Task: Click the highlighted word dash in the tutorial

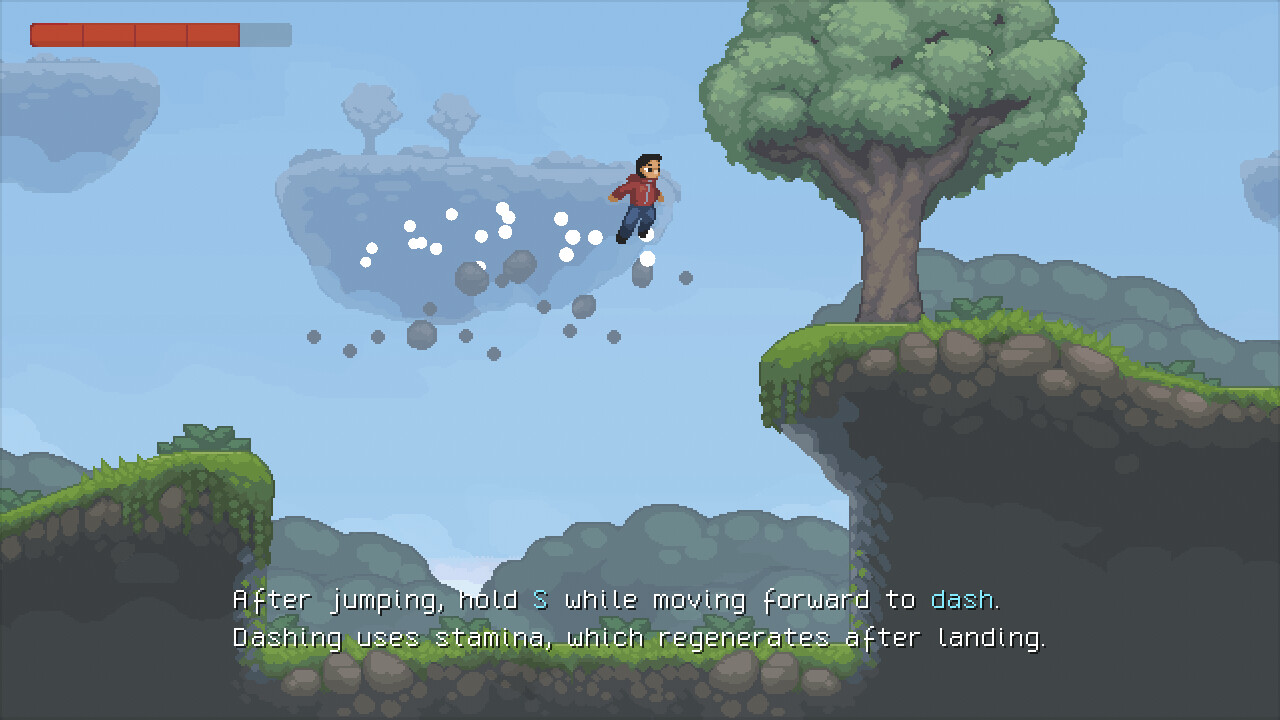Action: [963, 600]
